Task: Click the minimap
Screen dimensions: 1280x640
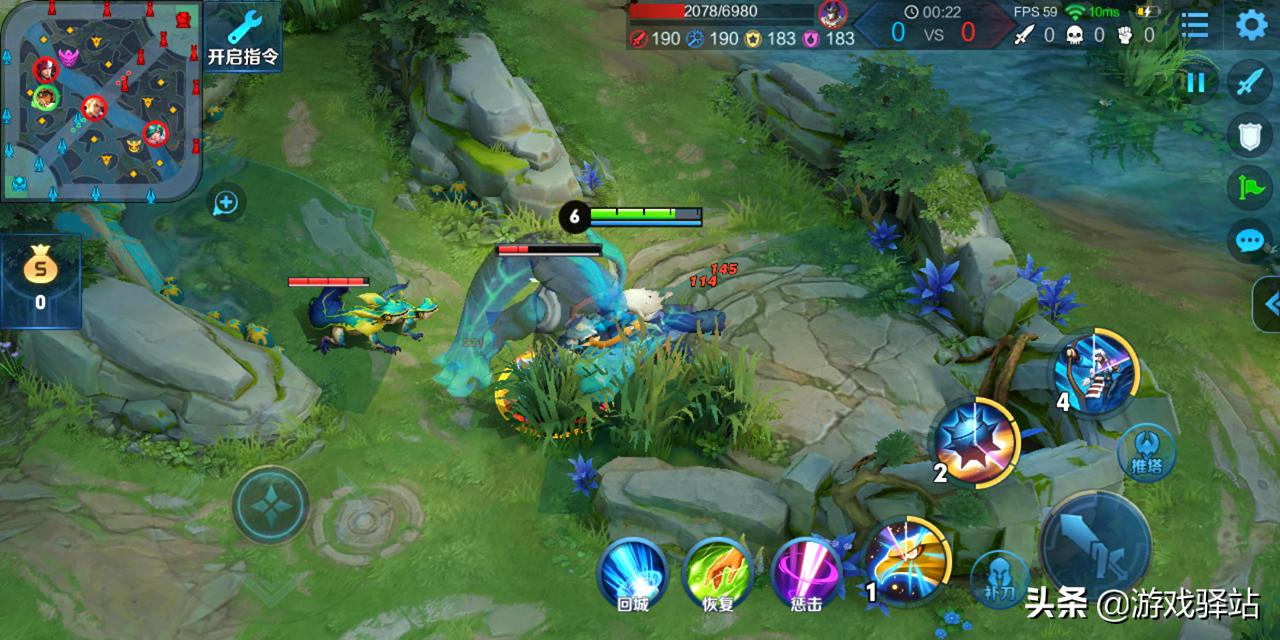Action: coord(100,100)
